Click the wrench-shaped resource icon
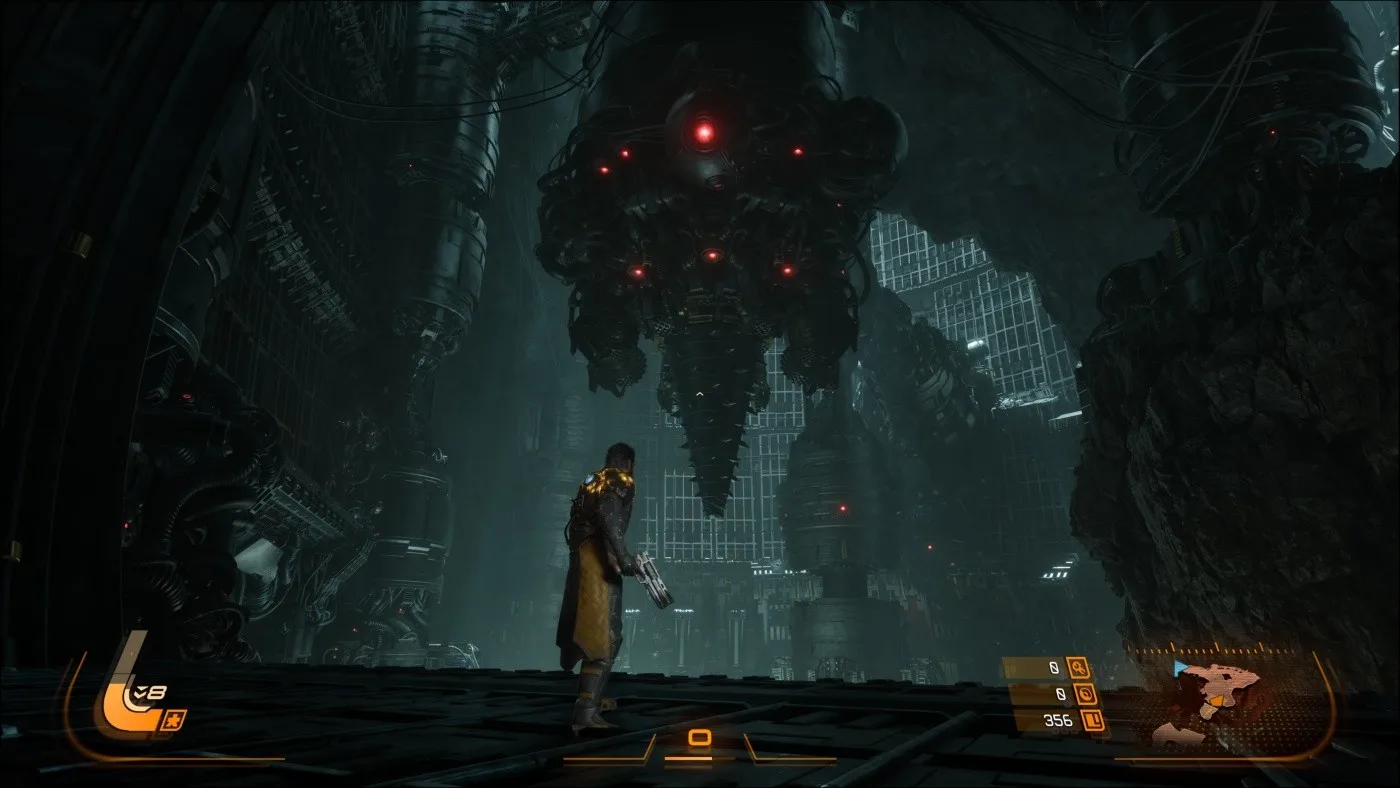This screenshot has width=1400, height=788. coord(1078,668)
